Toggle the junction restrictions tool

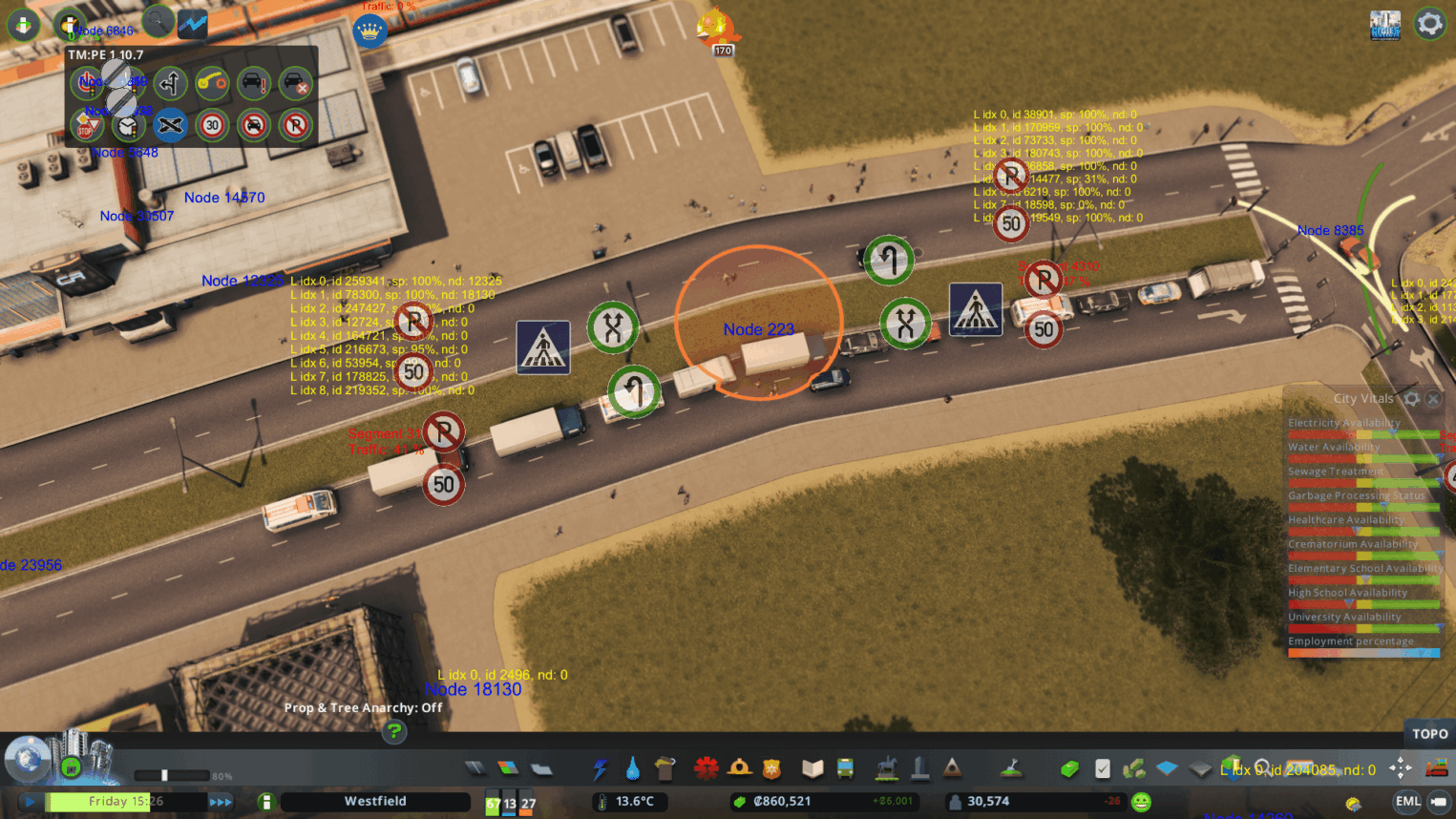[170, 125]
